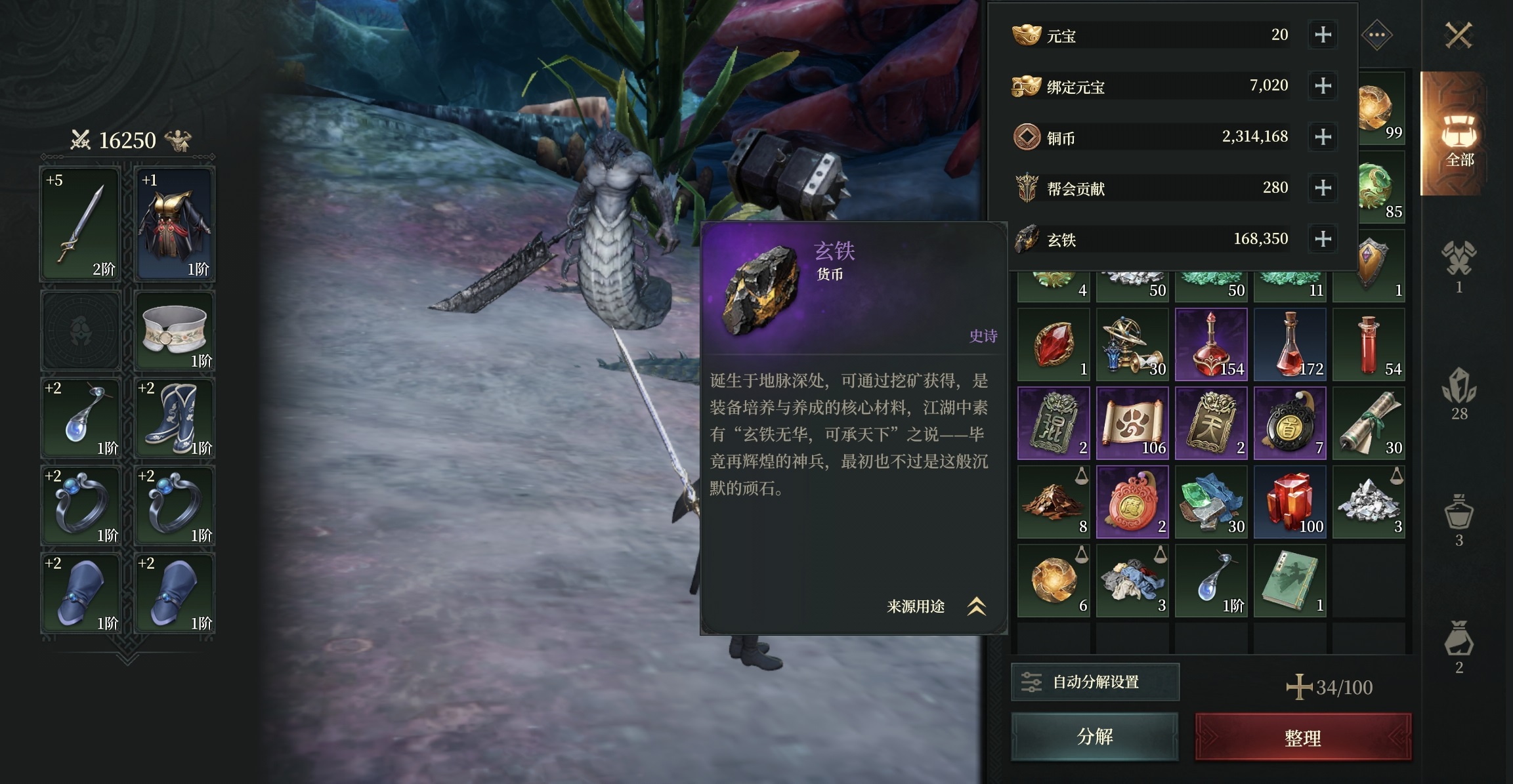
Task: Add 铜币 with its plus button
Action: tap(1323, 136)
